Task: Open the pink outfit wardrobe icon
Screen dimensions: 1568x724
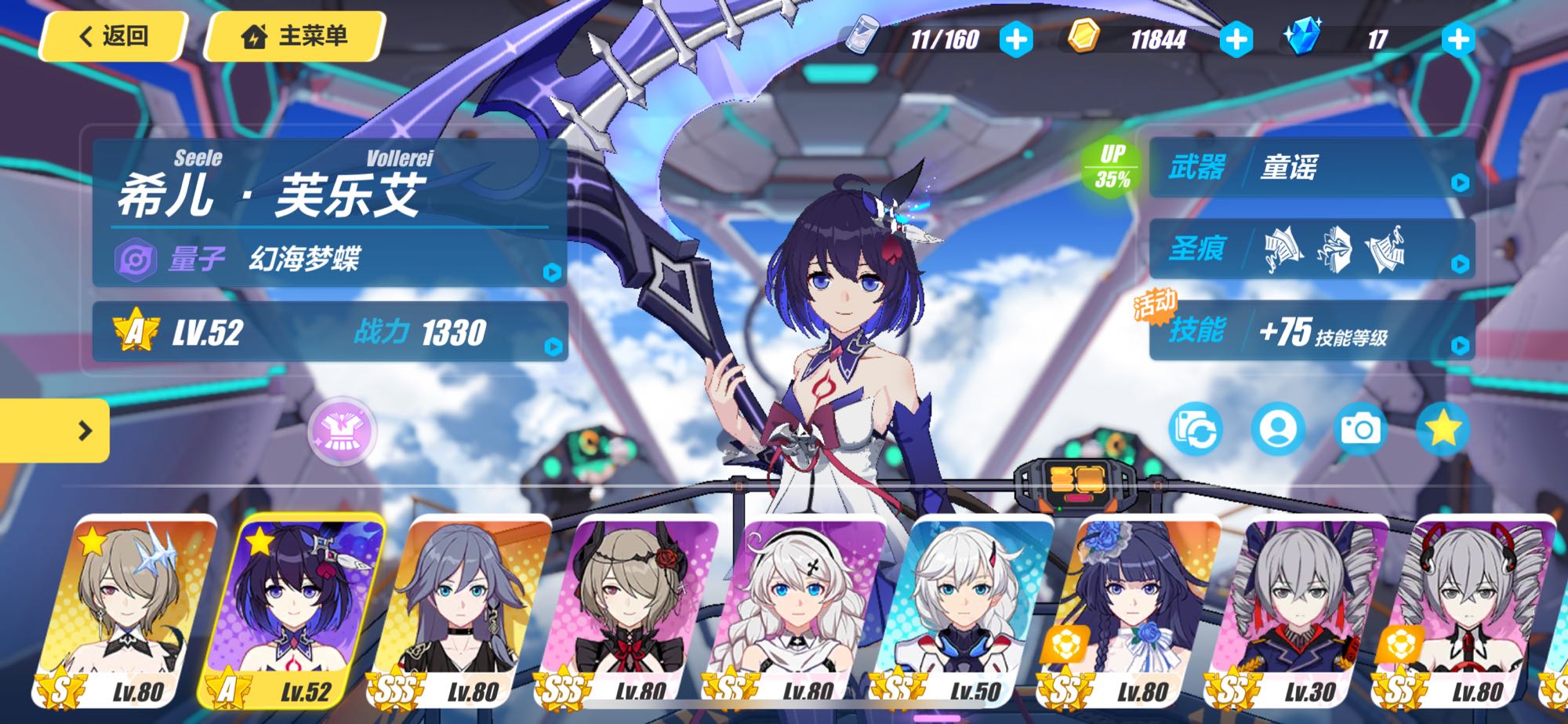Action: pos(342,431)
